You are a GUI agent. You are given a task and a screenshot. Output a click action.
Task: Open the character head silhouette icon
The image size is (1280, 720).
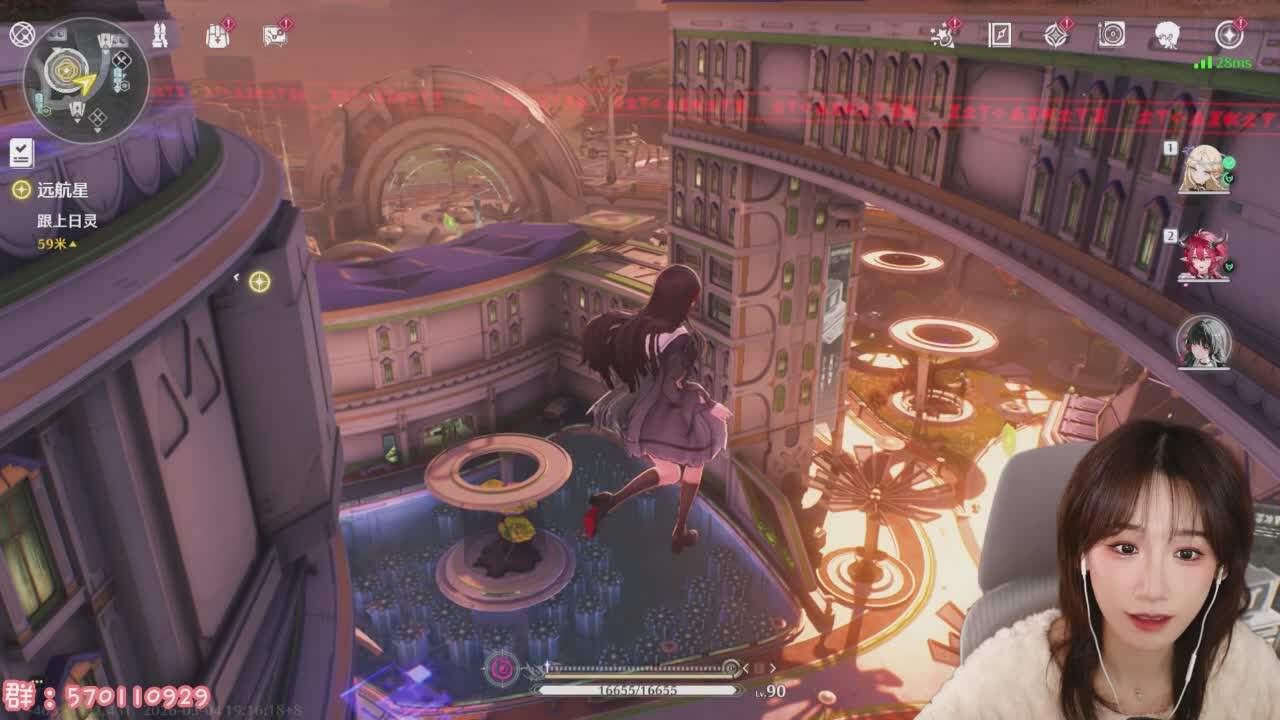tap(1167, 36)
